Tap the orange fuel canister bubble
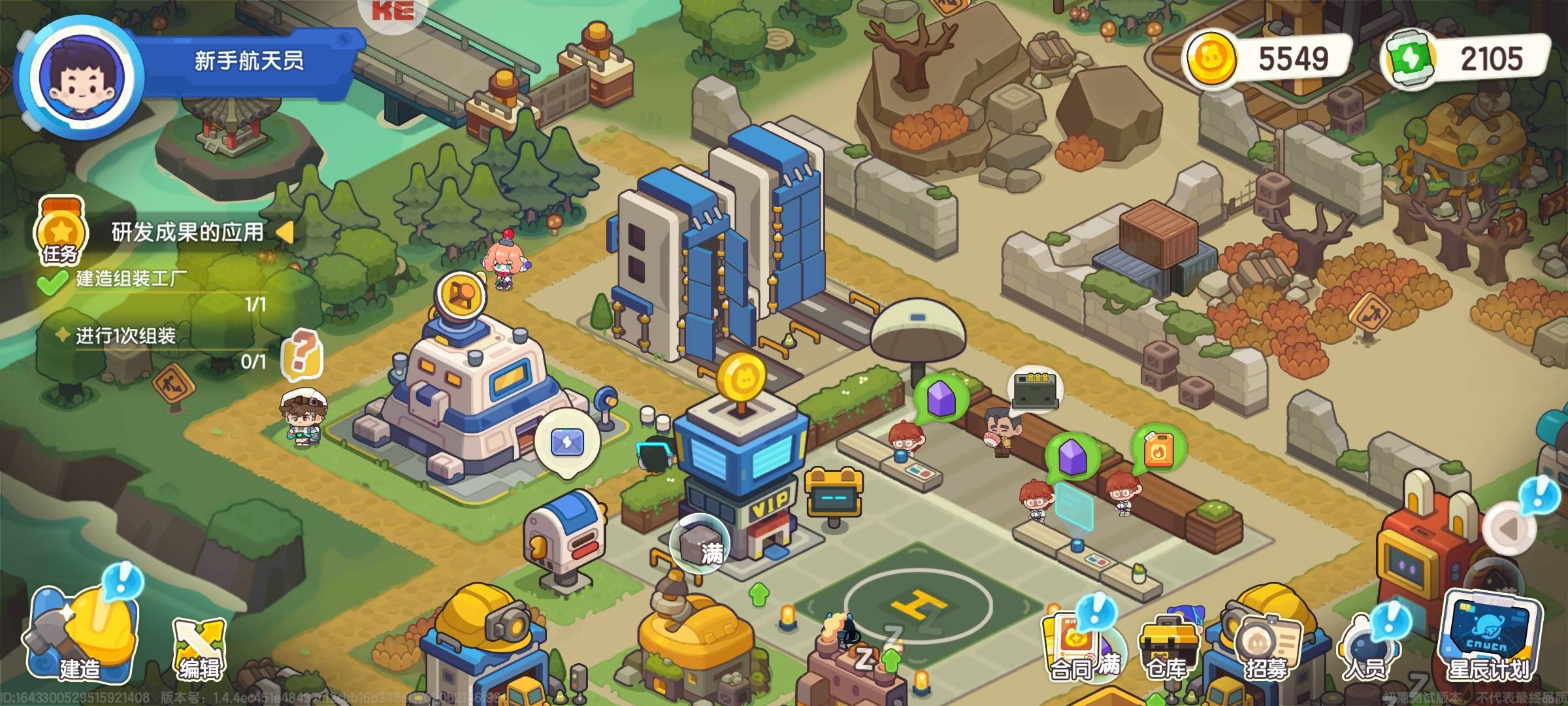Image resolution: width=1568 pixels, height=706 pixels. (x=1158, y=449)
